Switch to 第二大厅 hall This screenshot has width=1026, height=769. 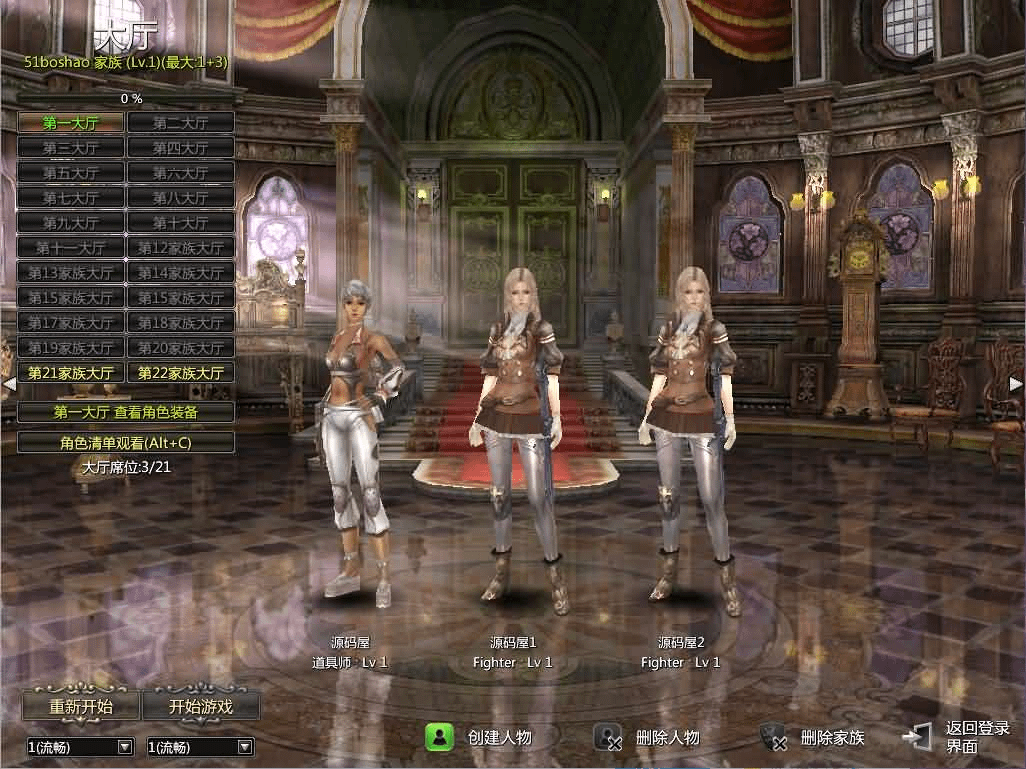pos(181,123)
